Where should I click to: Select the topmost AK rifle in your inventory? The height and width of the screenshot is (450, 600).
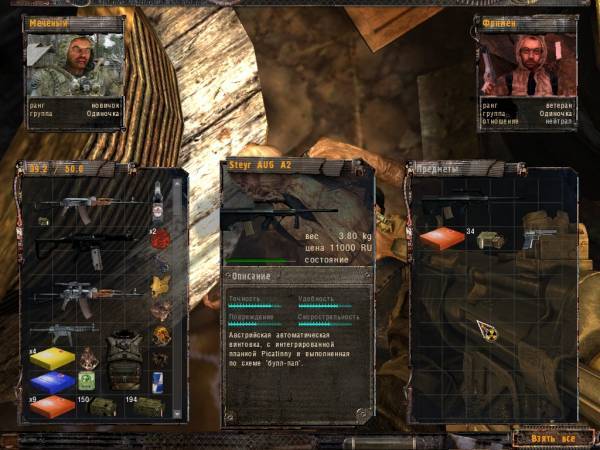pos(85,205)
